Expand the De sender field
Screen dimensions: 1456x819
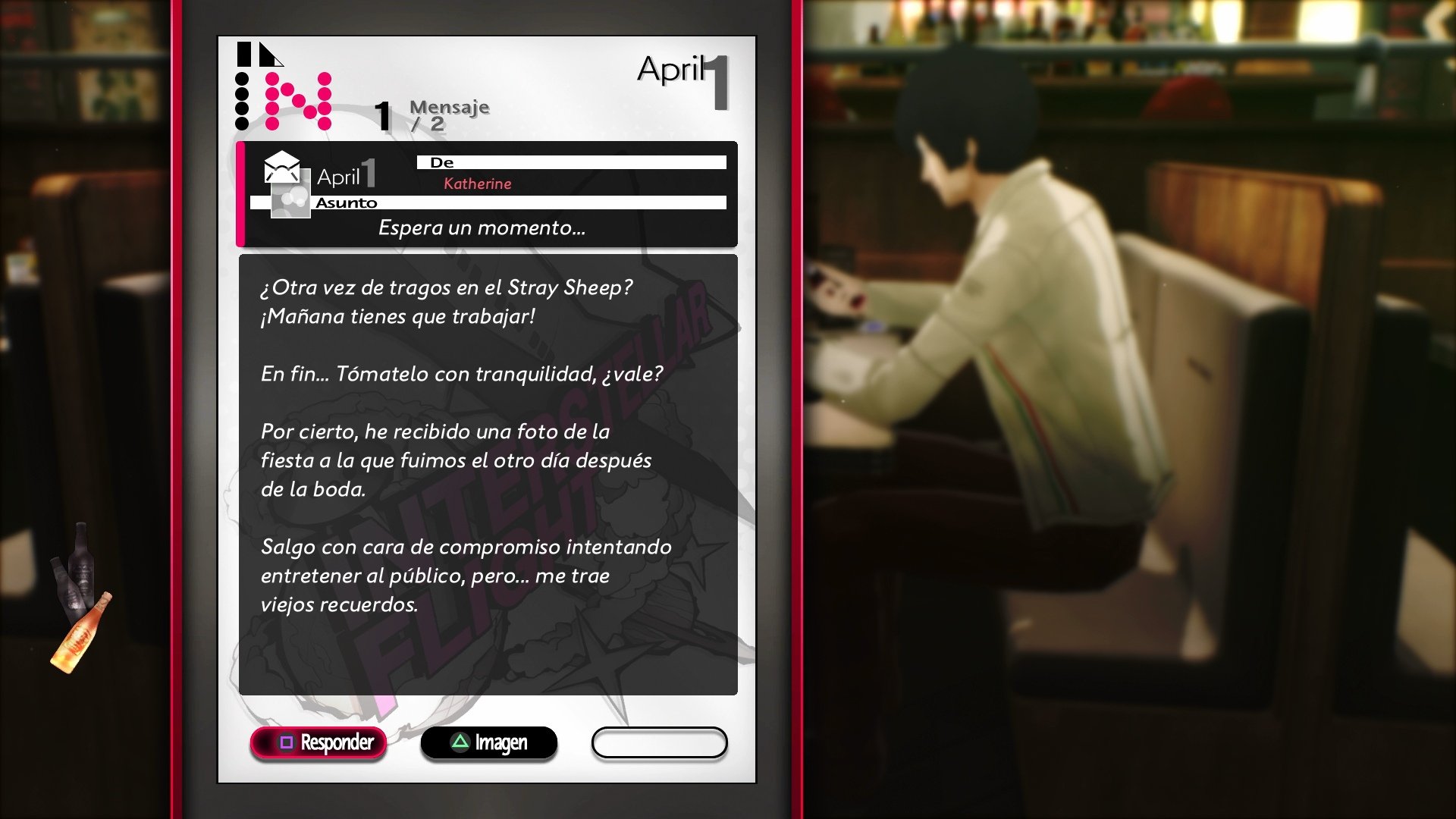click(x=573, y=162)
